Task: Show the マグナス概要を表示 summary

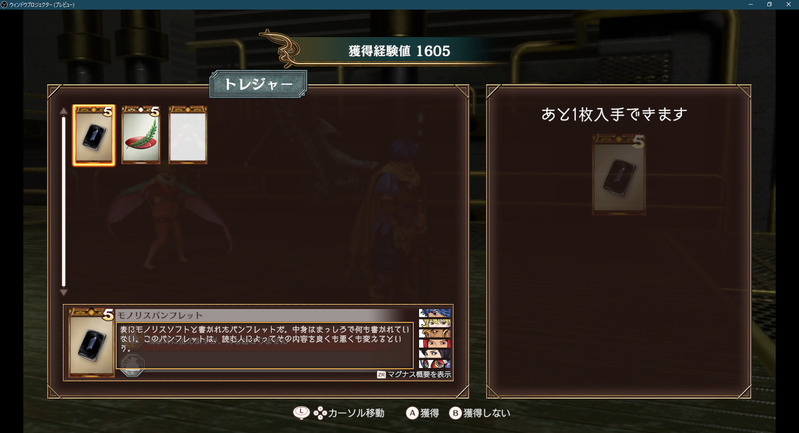Action: point(414,374)
